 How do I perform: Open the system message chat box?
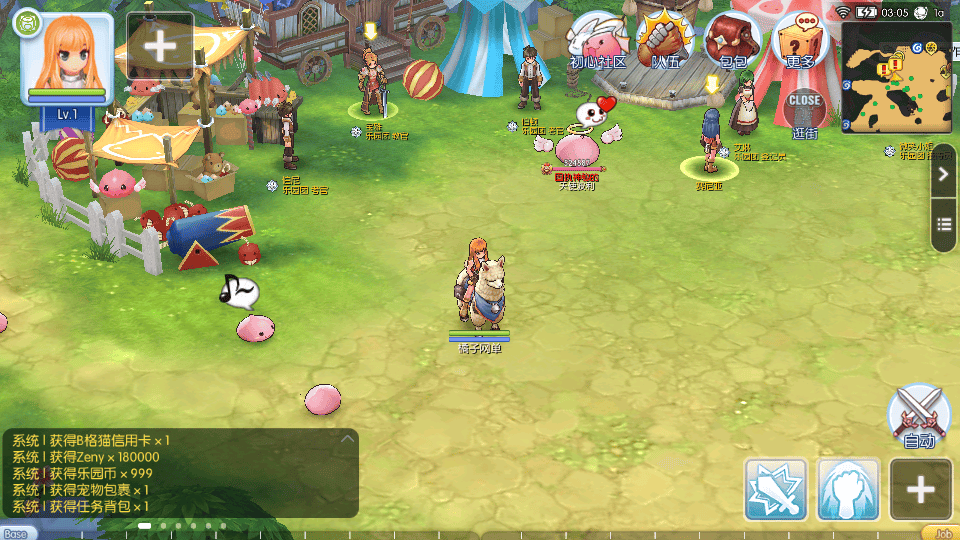pos(180,473)
